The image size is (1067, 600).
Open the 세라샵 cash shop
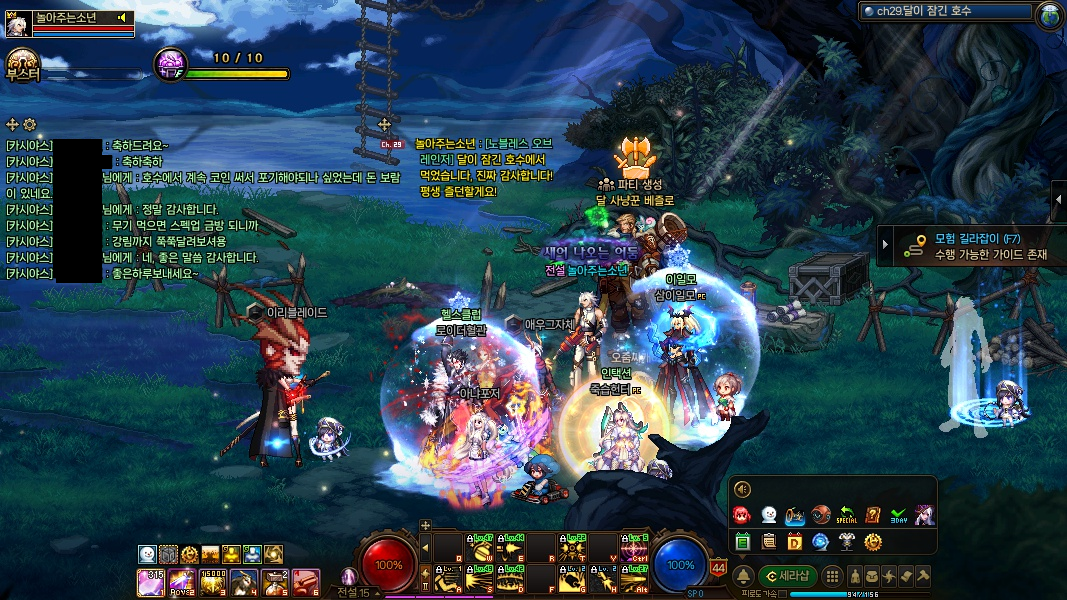click(x=789, y=576)
